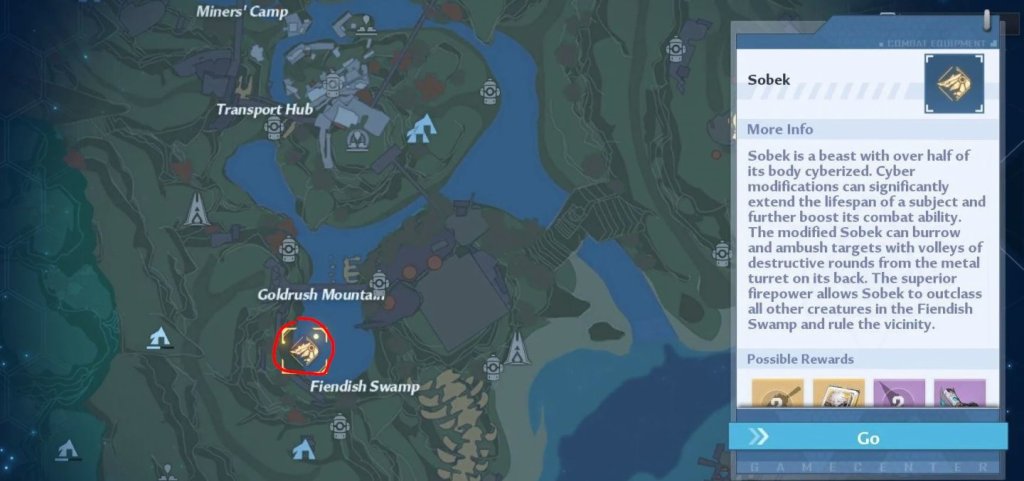Click the Fiendish Swamp location label

tap(364, 386)
